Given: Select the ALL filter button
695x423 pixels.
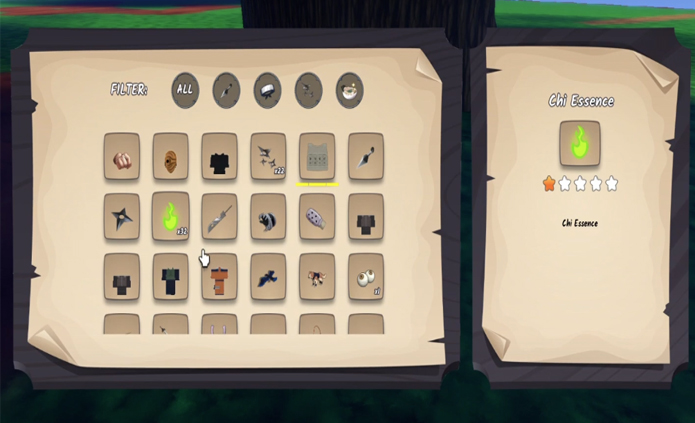Looking at the screenshot, I should (185, 90).
